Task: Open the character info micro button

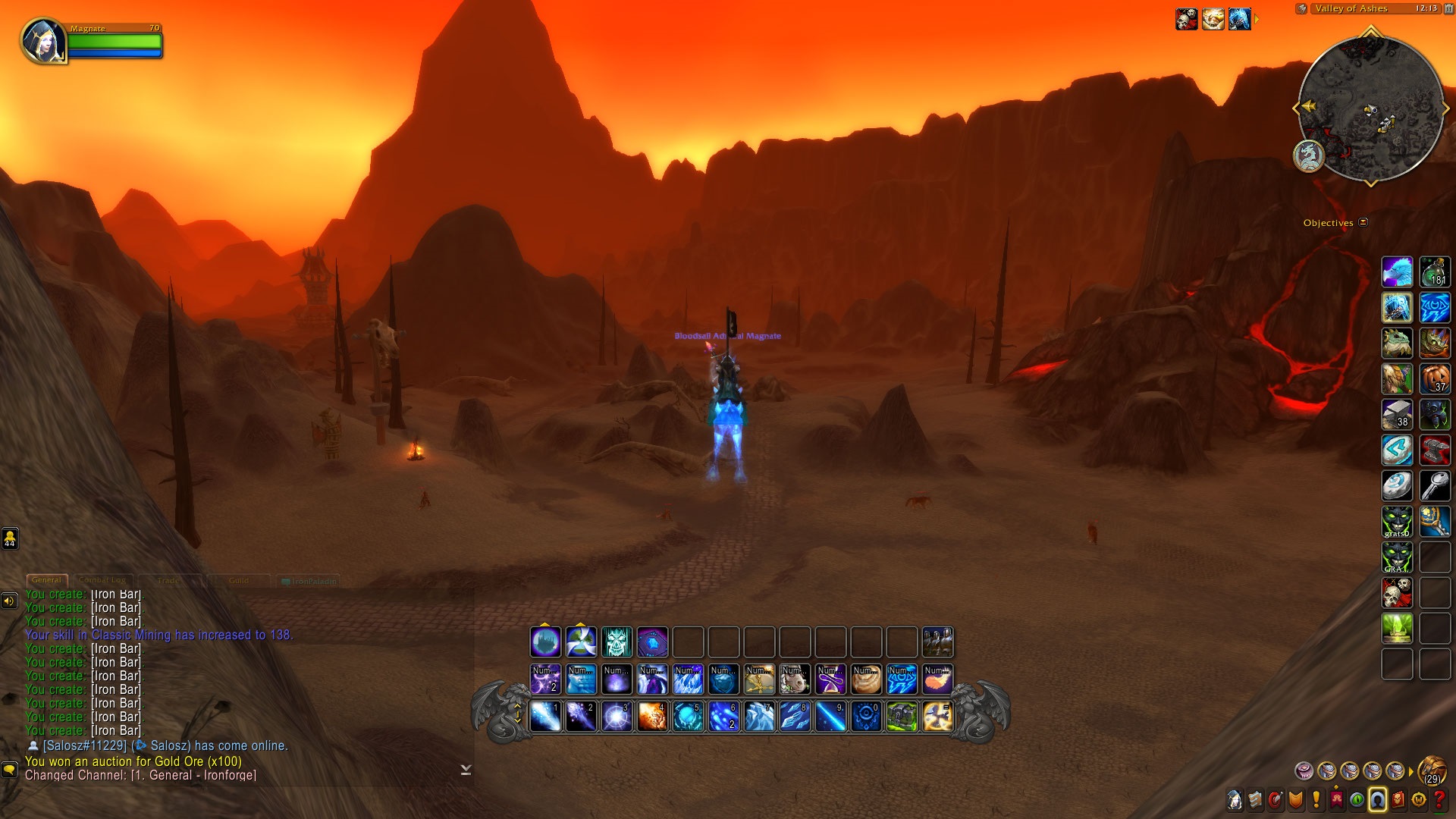Action: point(1235,799)
